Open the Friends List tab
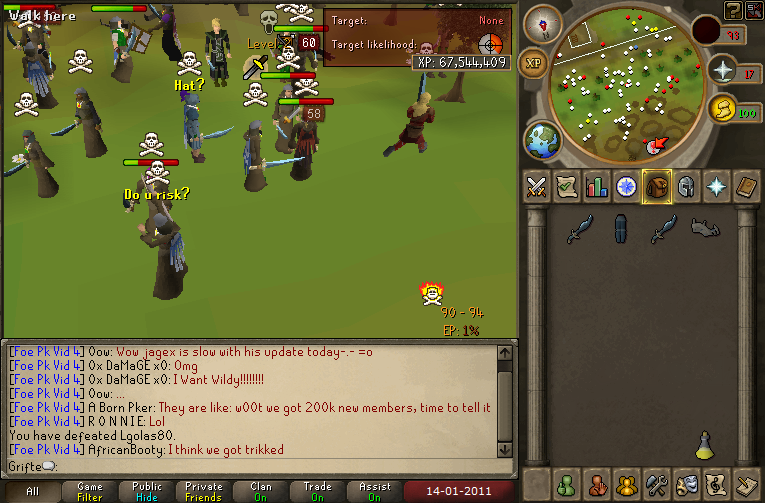 567,484
